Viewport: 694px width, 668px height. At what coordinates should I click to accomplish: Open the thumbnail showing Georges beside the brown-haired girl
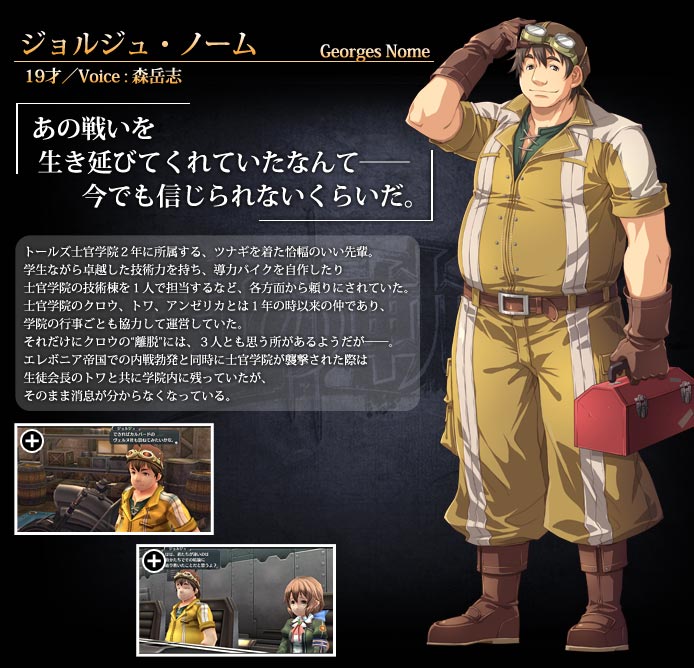pos(236,600)
